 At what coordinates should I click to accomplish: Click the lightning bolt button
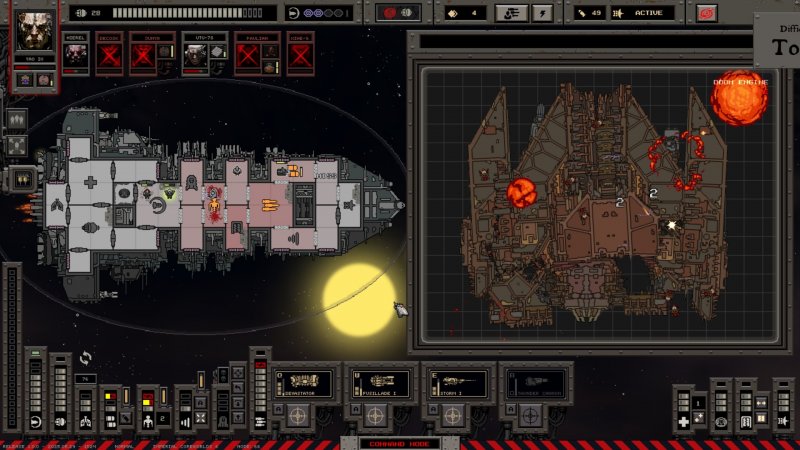coord(543,13)
